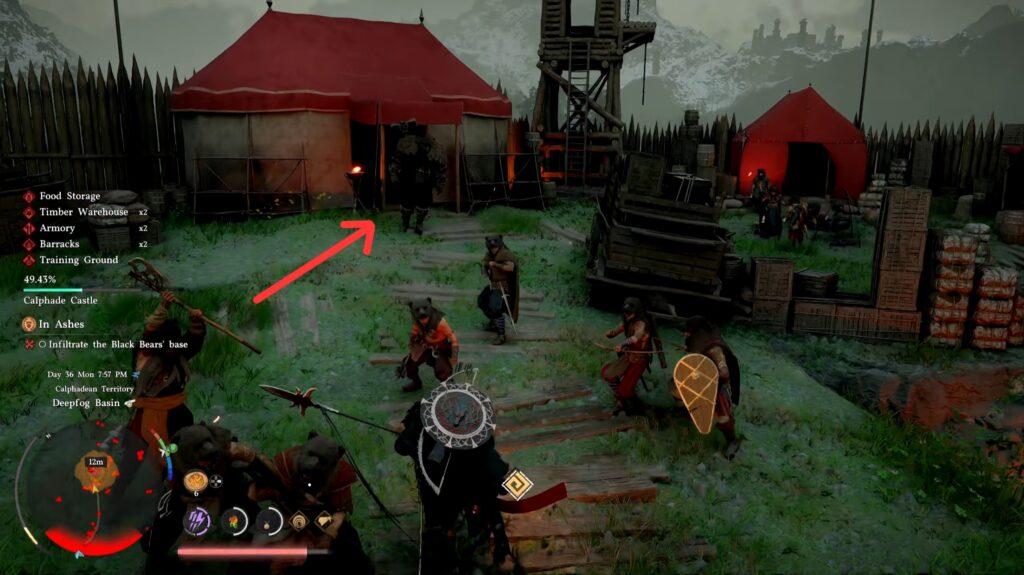Click the orange flame consumable icon
Screen dimensions: 1024x575
click(x=233, y=520)
